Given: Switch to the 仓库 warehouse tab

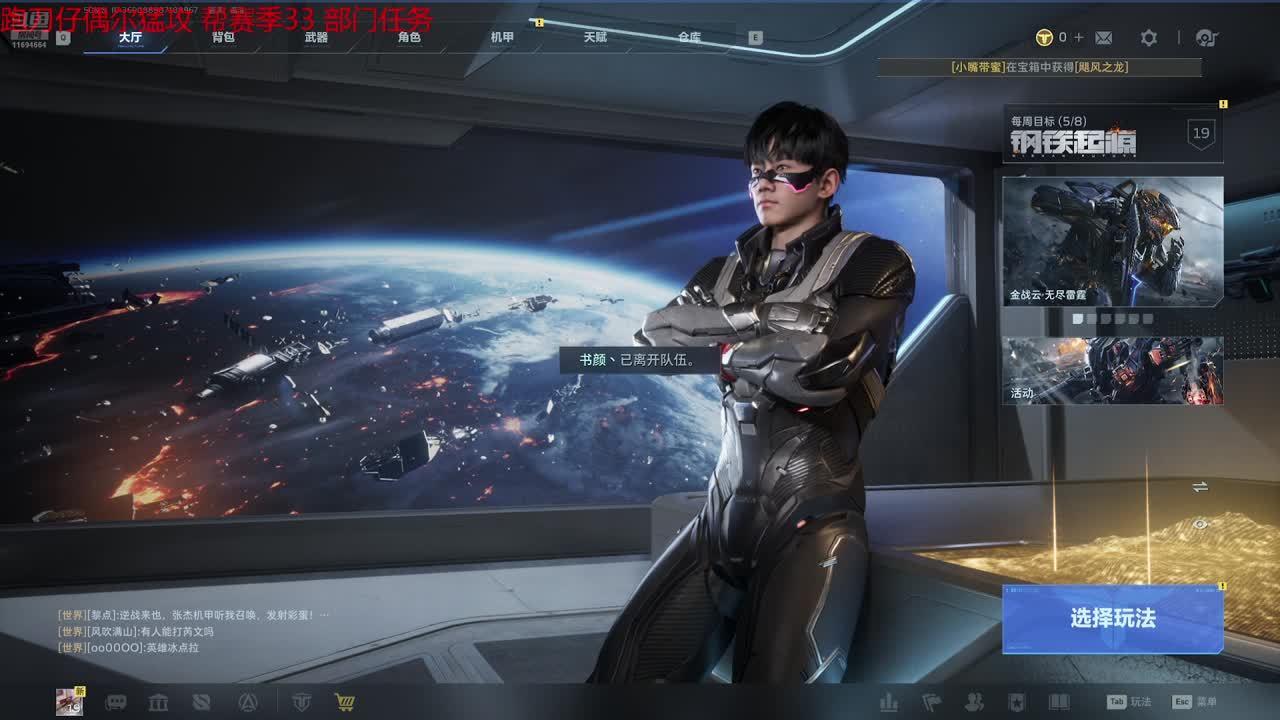Looking at the screenshot, I should pyautogui.click(x=689, y=37).
